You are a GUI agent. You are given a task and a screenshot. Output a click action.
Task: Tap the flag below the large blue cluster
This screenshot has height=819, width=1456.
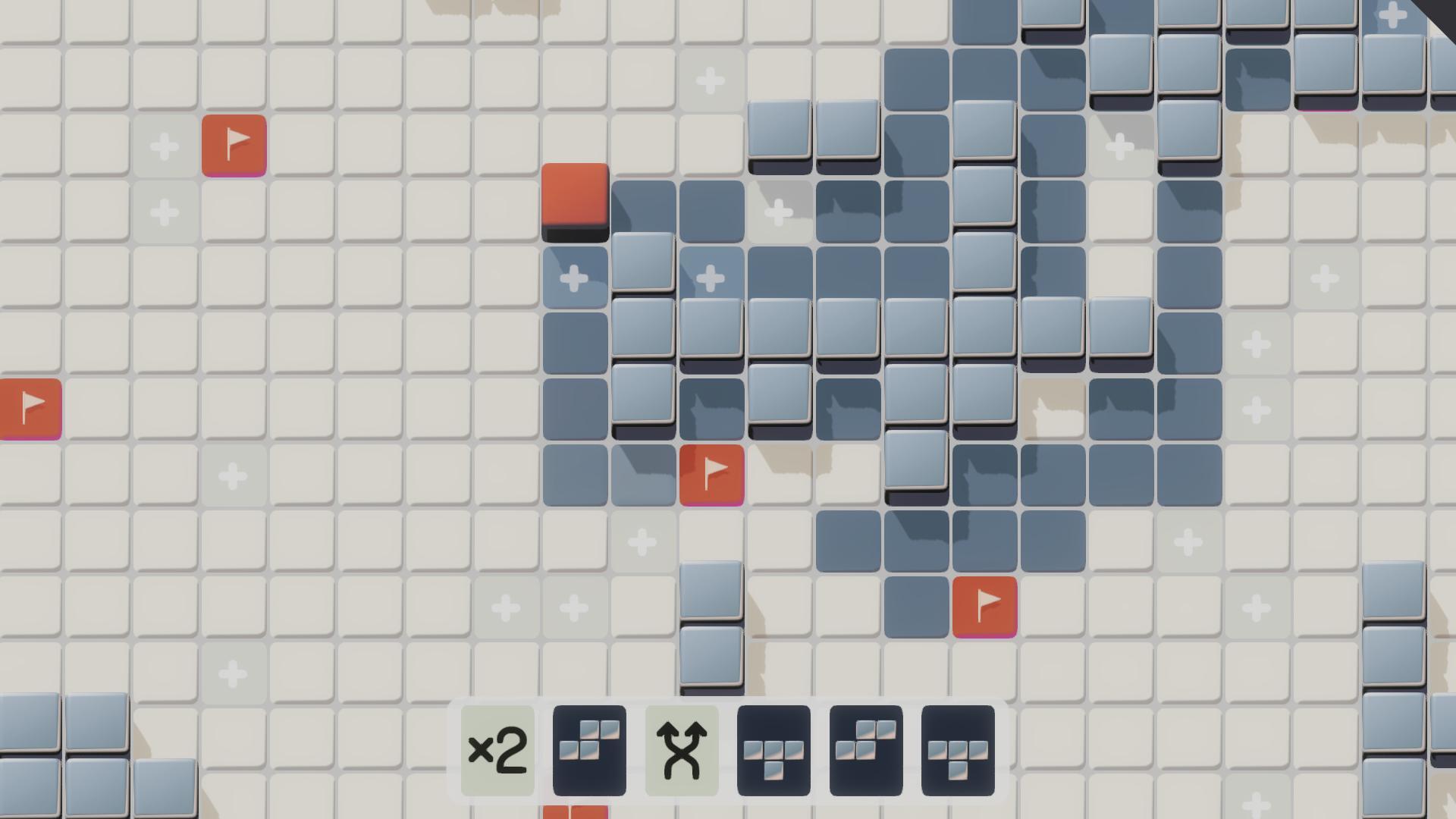point(984,606)
